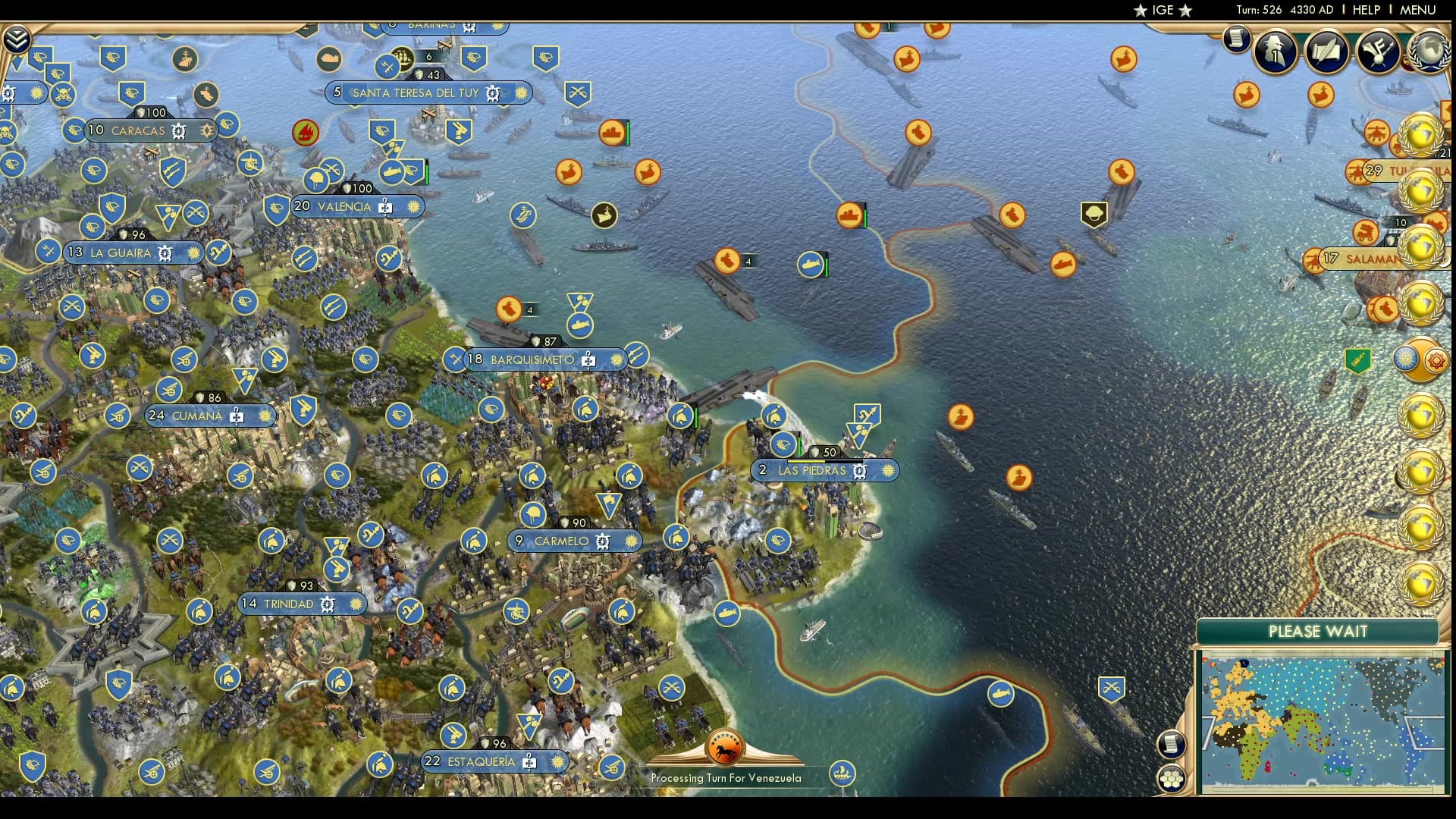Expand the stacked notification counter showing 21

pyautogui.click(x=1445, y=153)
